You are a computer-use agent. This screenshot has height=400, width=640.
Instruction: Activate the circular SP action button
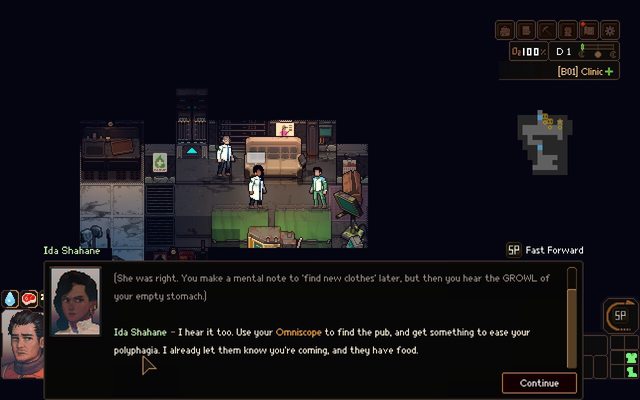click(619, 316)
